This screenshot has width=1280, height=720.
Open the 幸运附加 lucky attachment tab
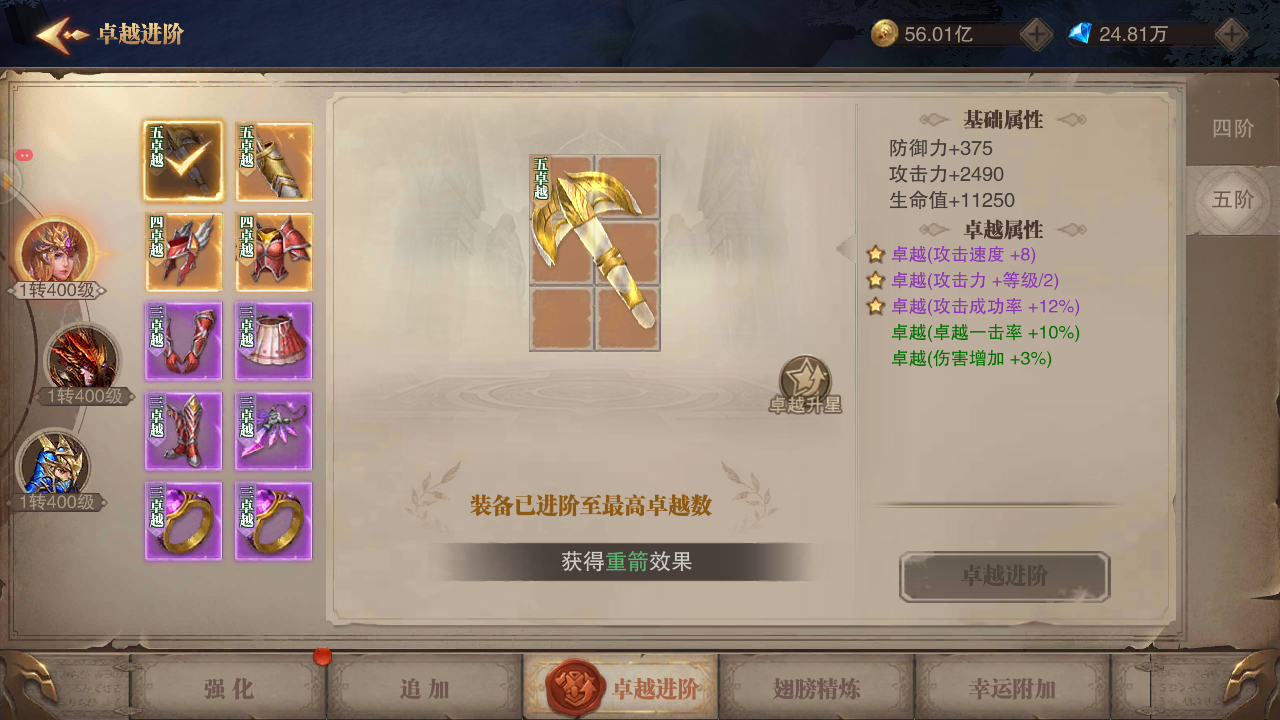tap(1012, 689)
